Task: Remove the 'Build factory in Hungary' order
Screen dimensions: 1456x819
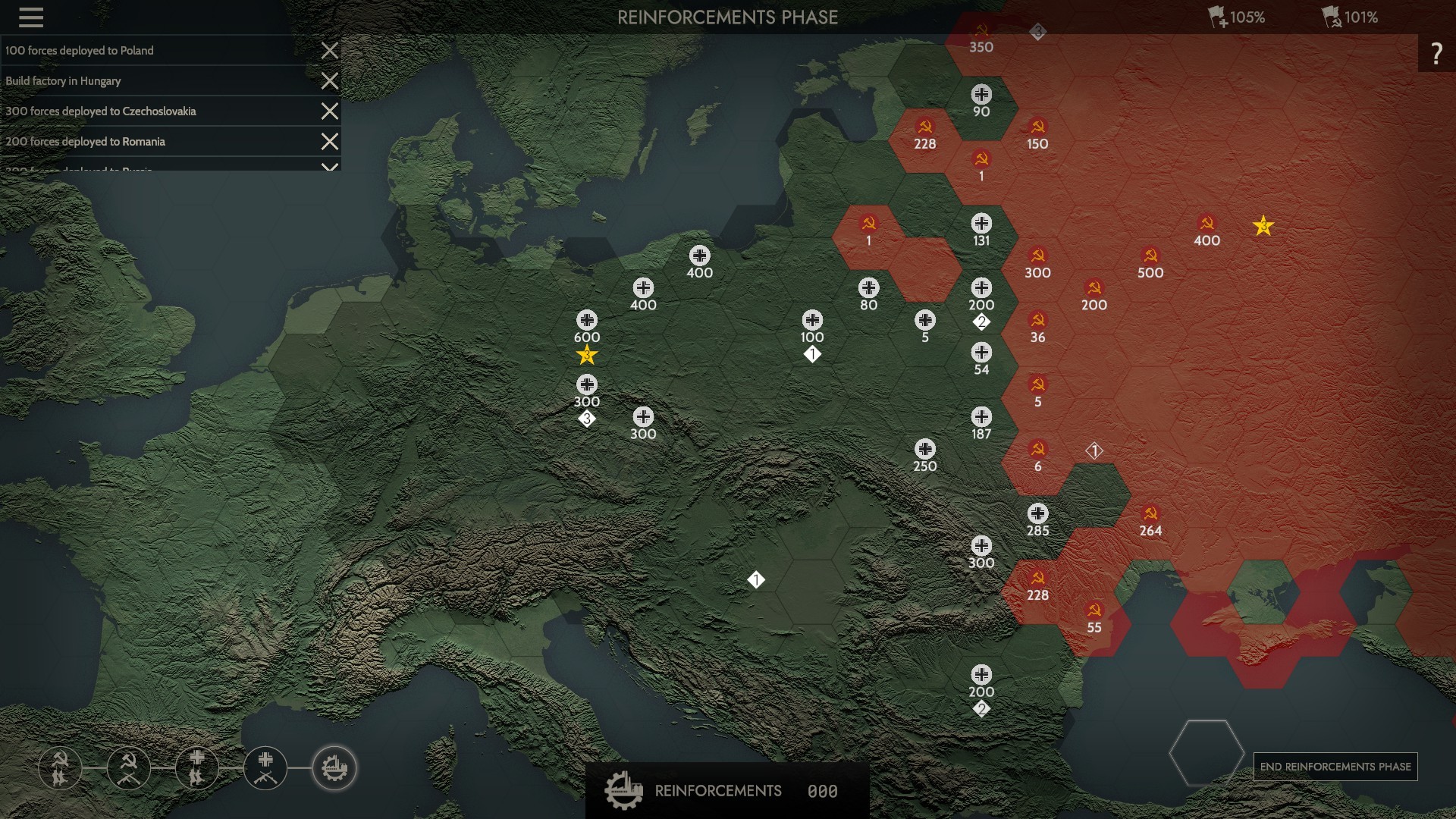Action: [329, 81]
